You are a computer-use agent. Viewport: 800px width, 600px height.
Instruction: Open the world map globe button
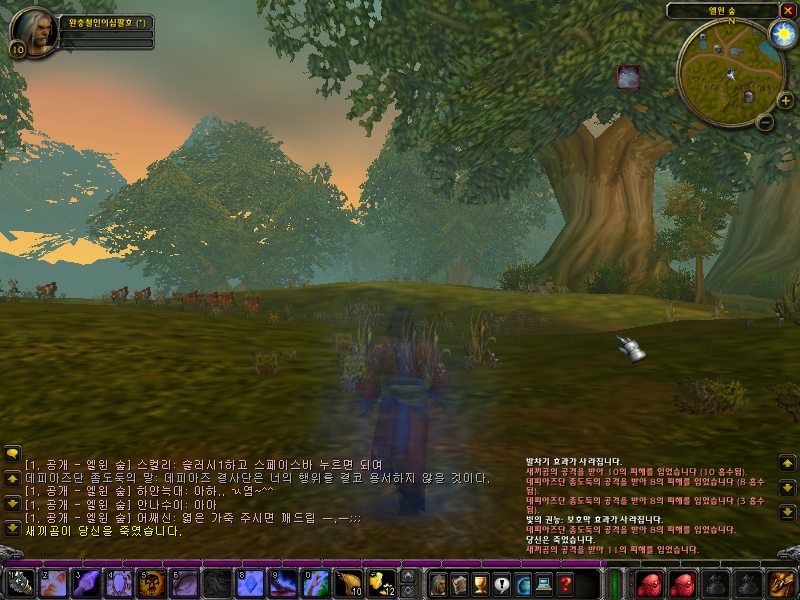coord(523,582)
